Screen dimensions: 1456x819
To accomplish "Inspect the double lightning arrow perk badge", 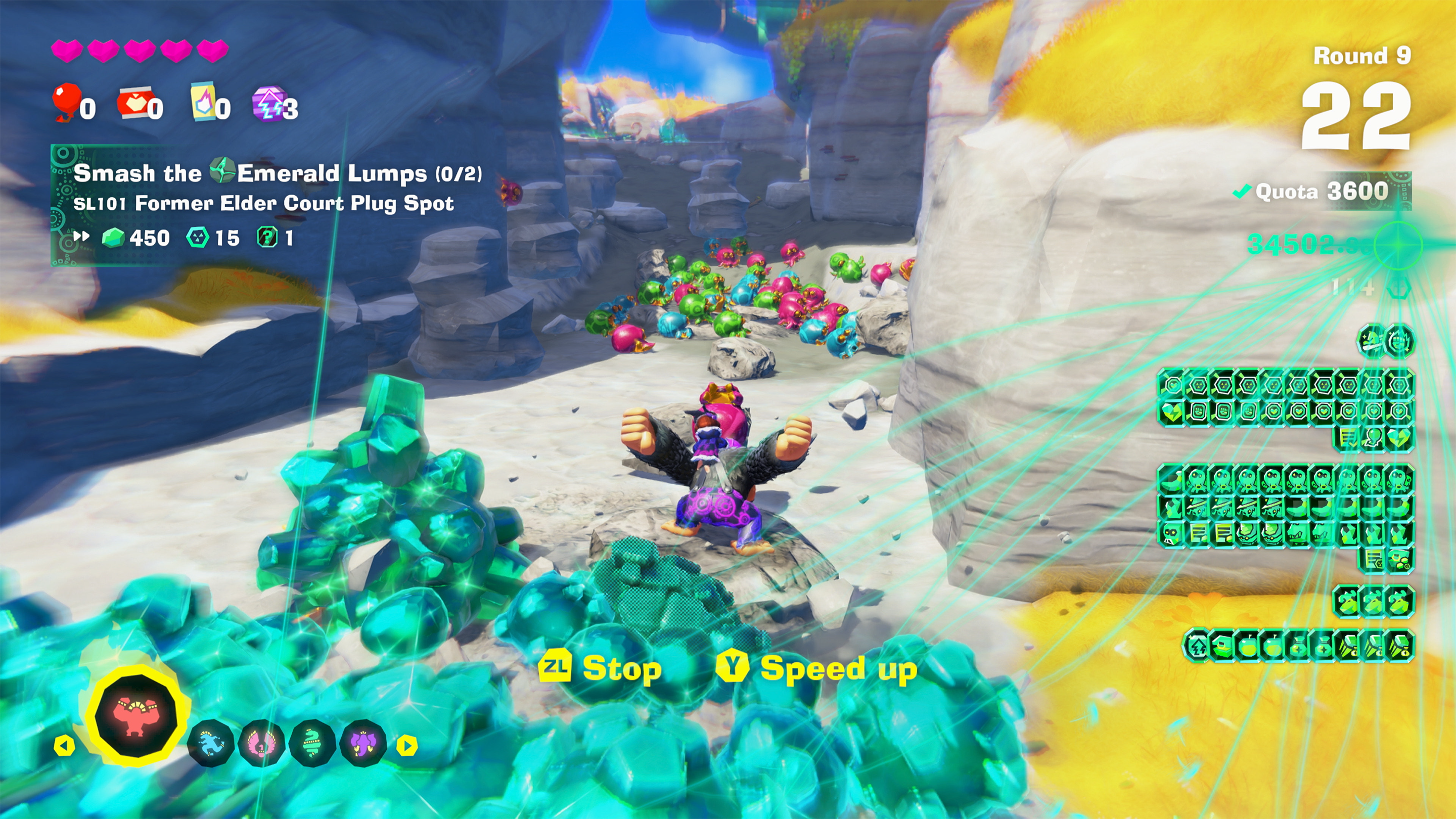I will point(1197,646).
